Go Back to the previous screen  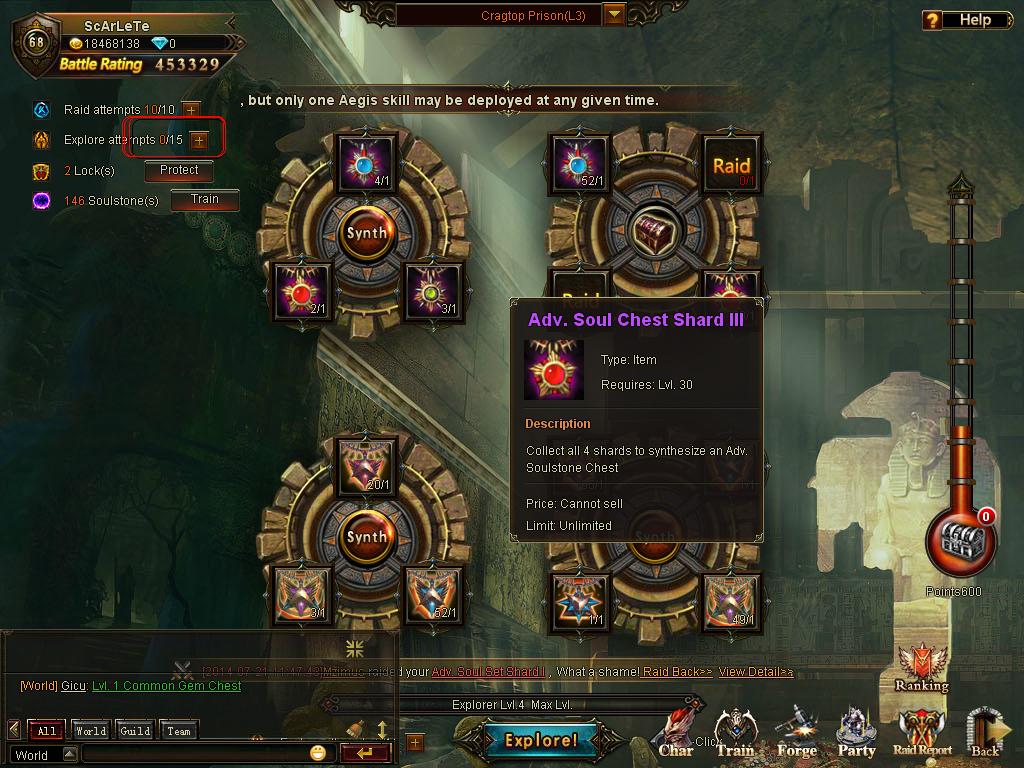pos(985,737)
